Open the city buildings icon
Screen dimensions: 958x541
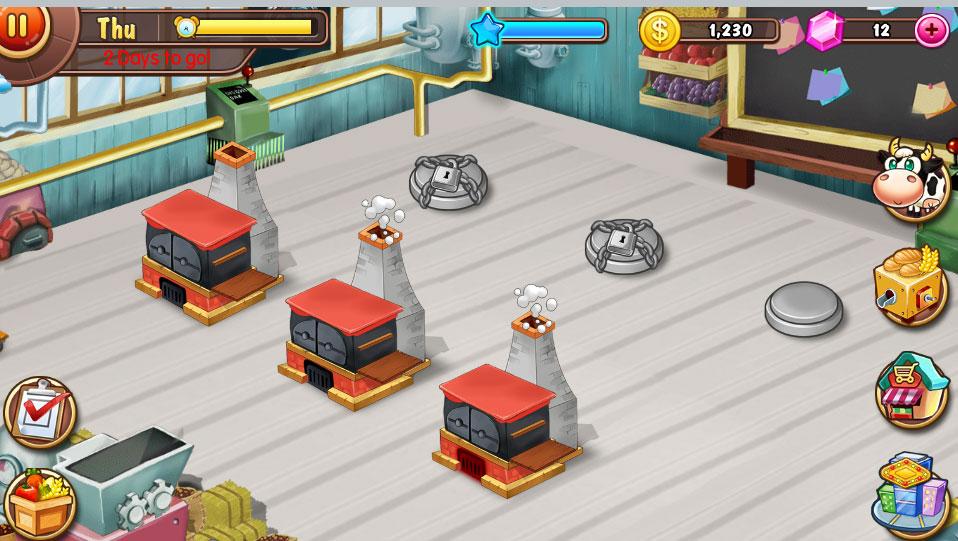coord(909,494)
